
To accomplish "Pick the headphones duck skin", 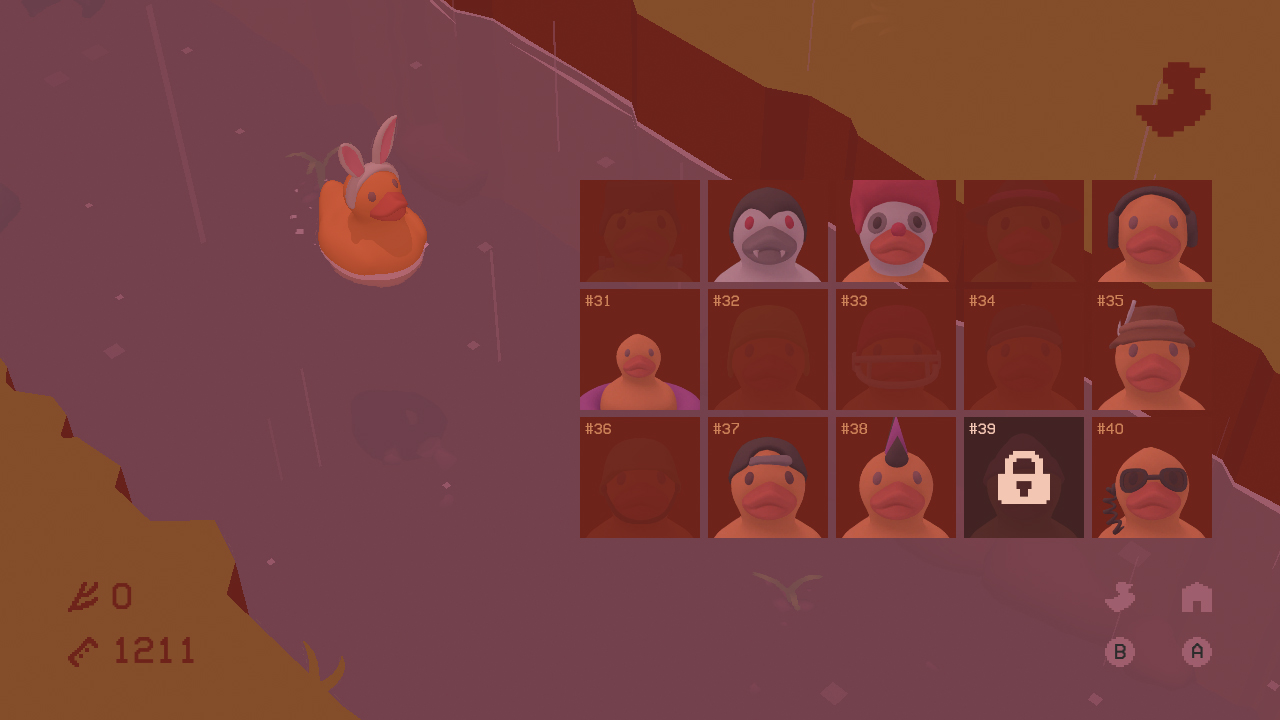I will click(x=1151, y=230).
